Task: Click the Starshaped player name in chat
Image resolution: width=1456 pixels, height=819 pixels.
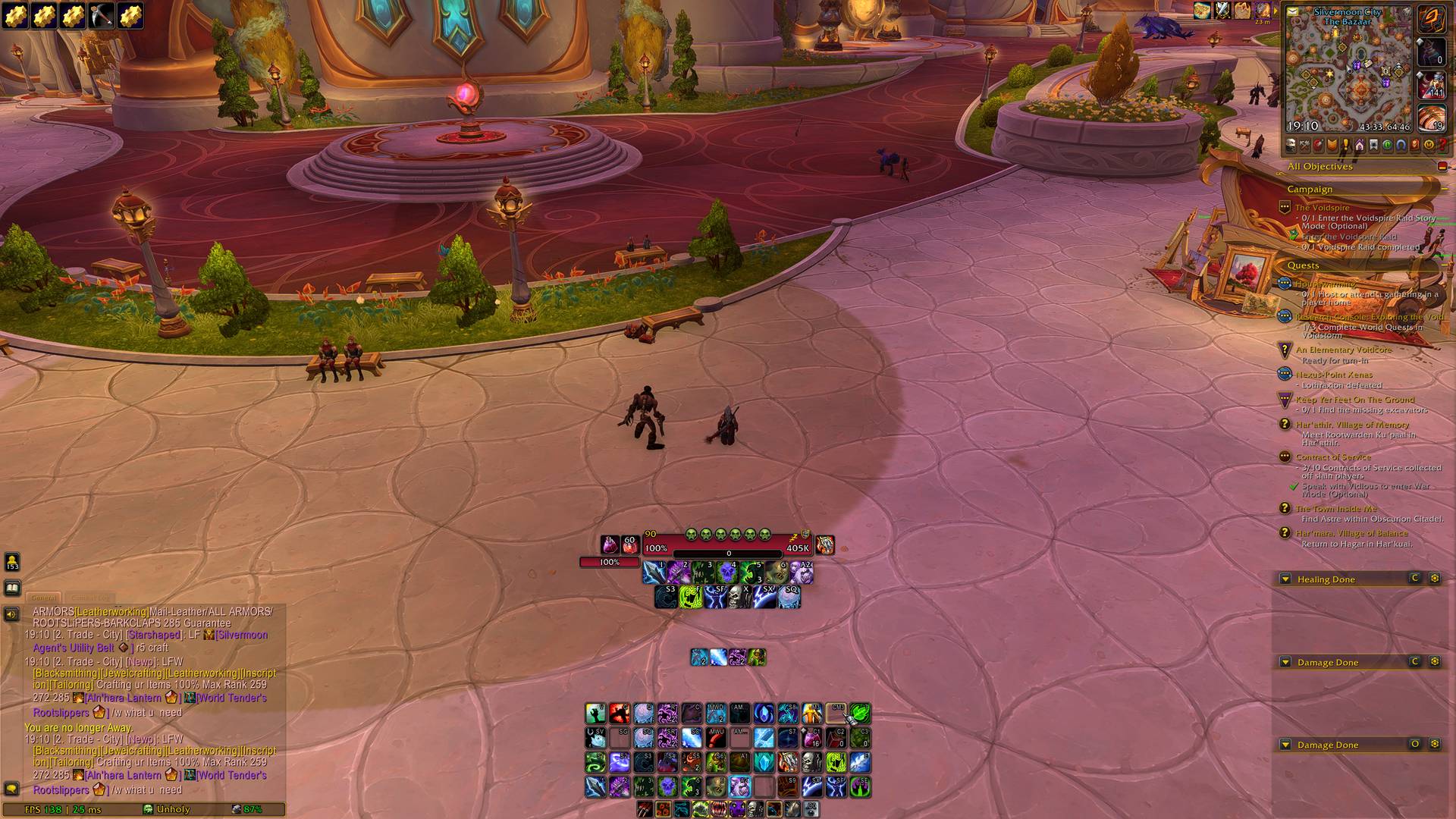Action: [154, 635]
